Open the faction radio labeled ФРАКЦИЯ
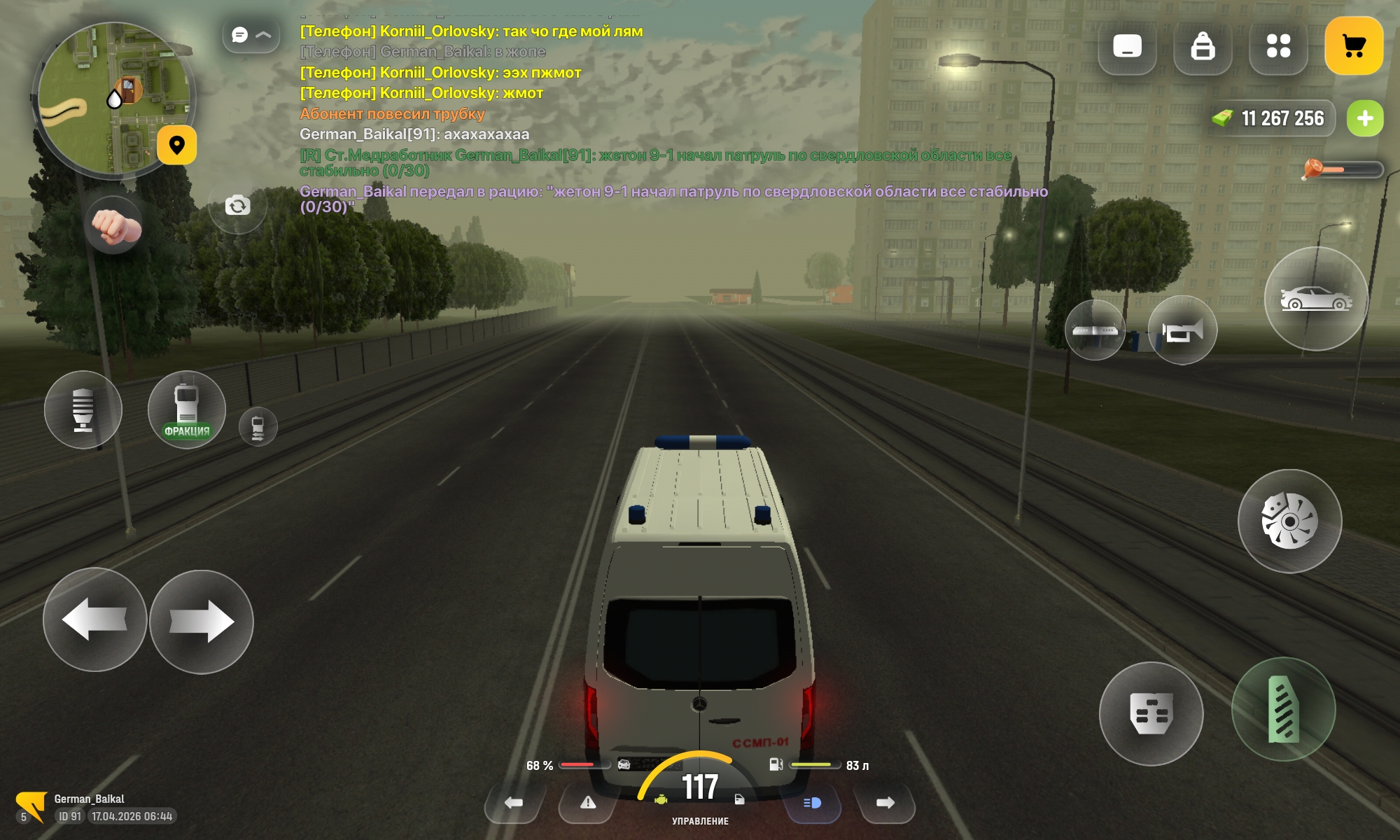 [187, 410]
